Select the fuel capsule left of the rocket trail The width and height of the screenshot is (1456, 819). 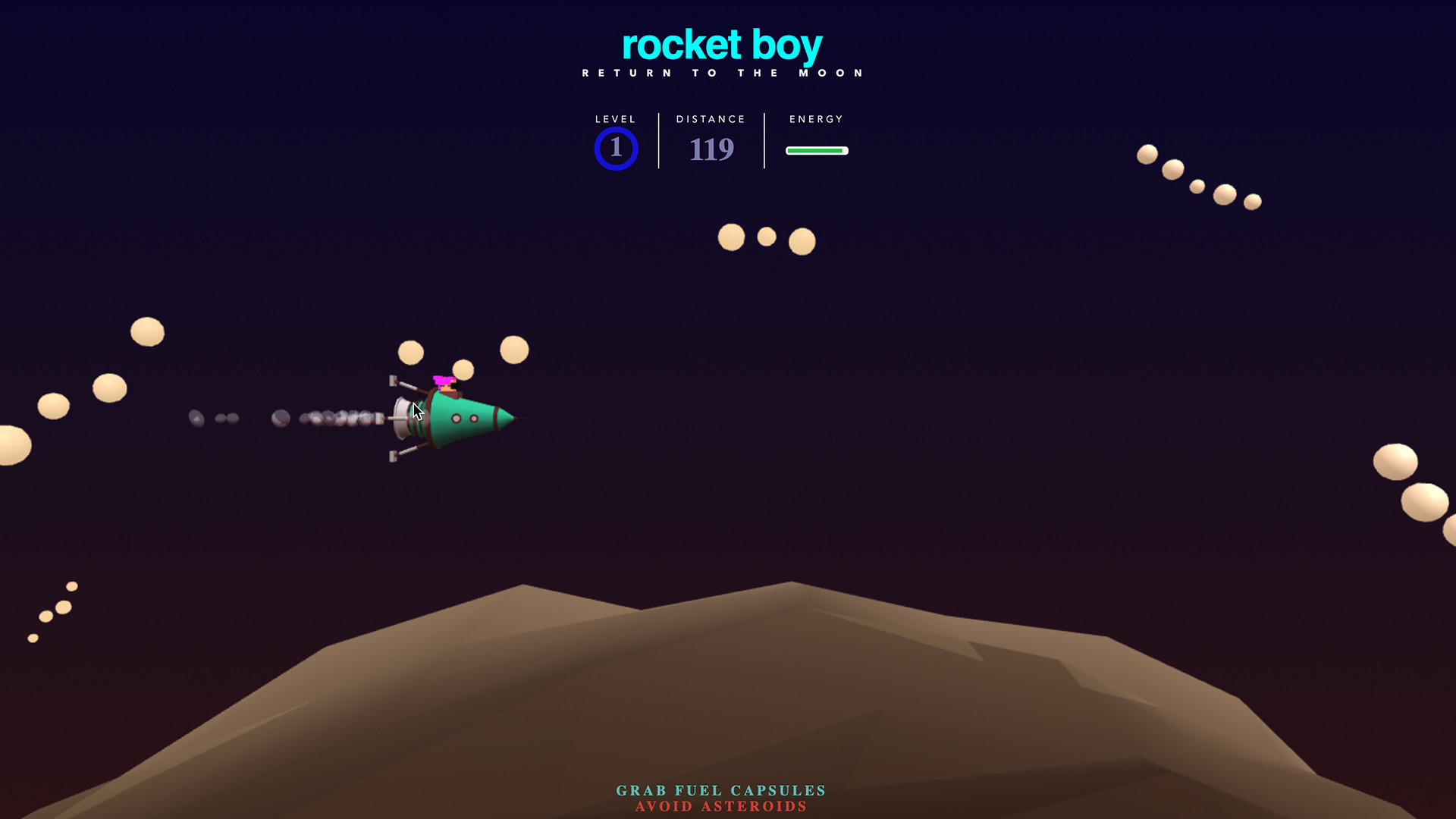click(145, 331)
